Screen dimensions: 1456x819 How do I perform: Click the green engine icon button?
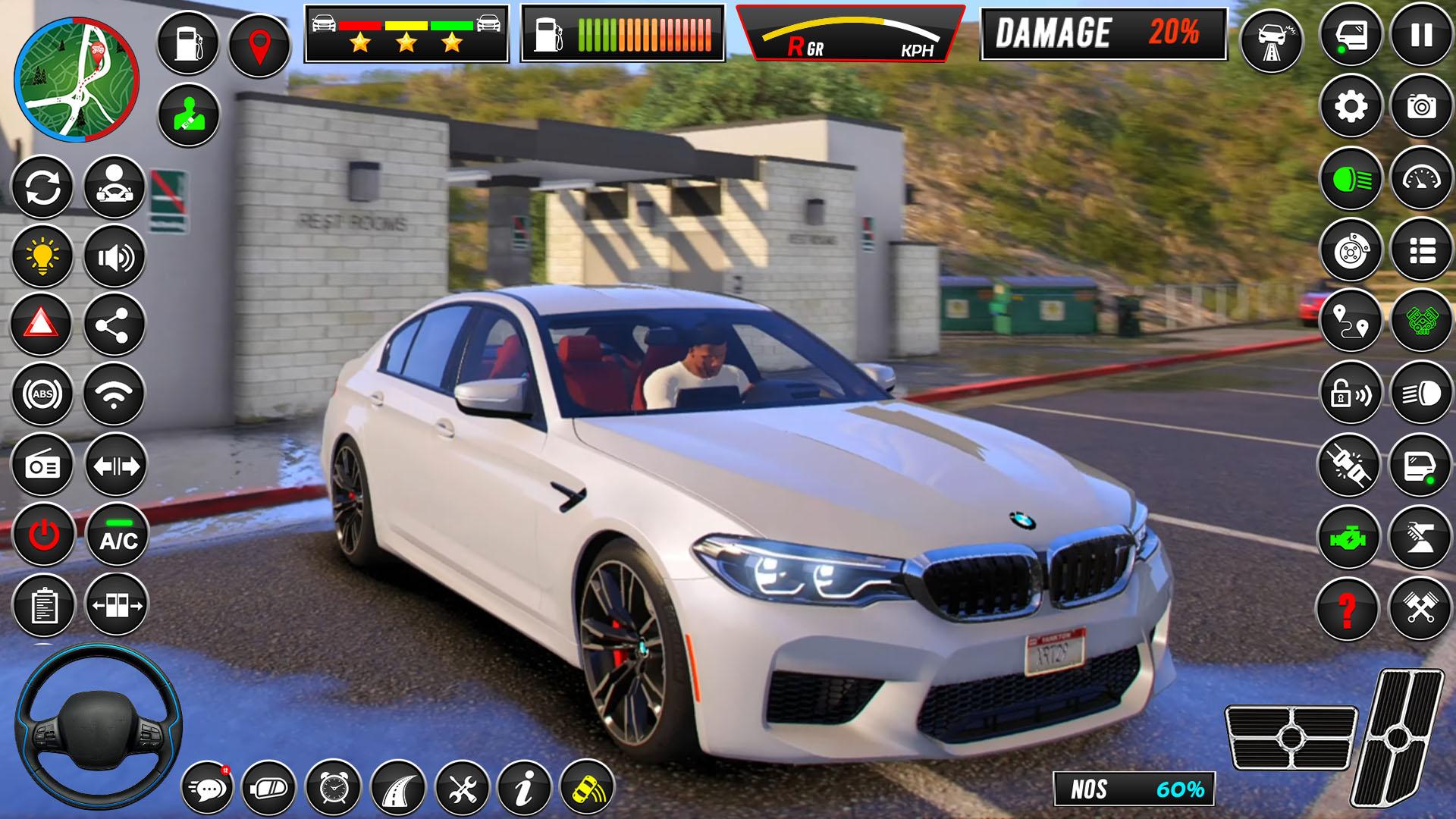pyautogui.click(x=1348, y=535)
